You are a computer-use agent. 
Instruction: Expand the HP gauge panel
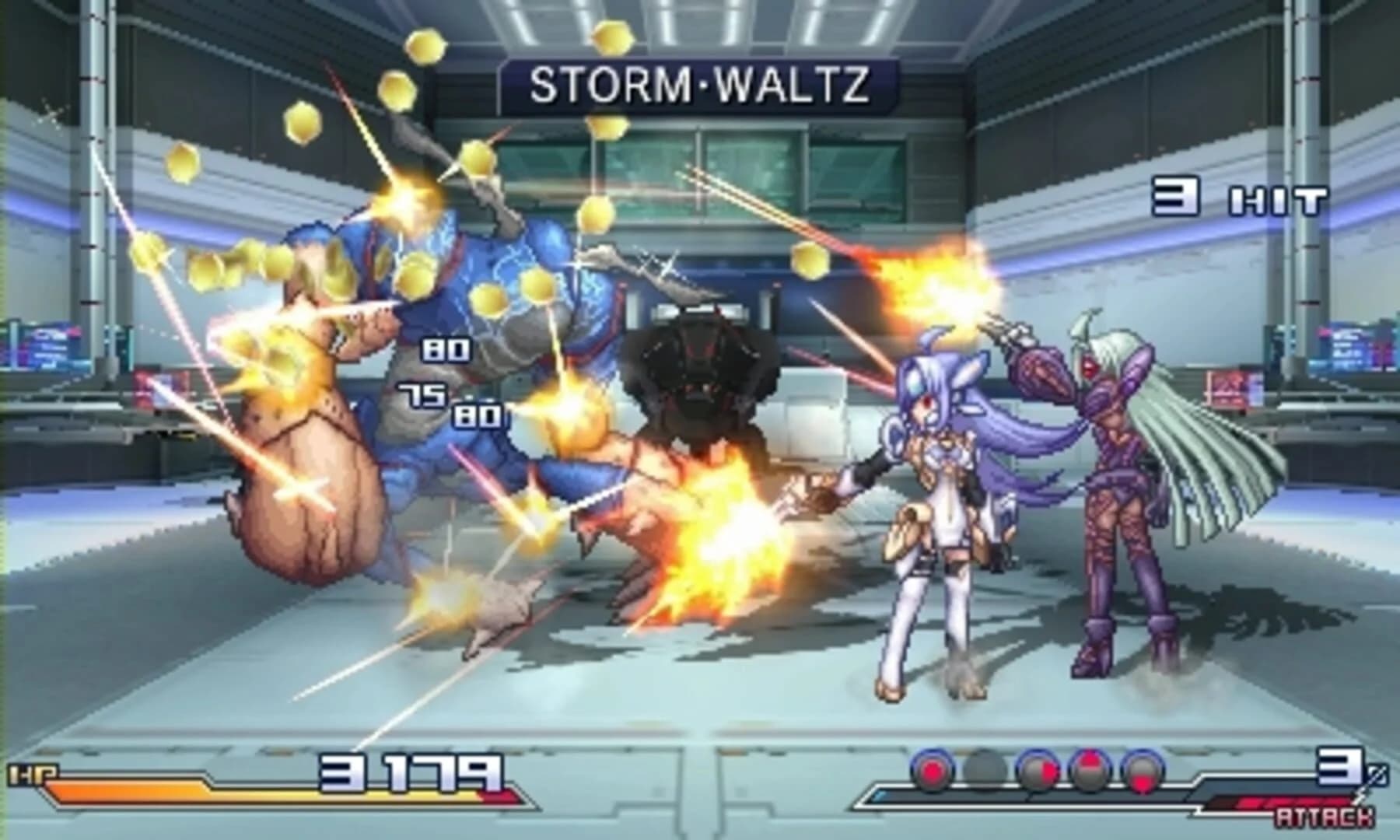tap(272, 782)
